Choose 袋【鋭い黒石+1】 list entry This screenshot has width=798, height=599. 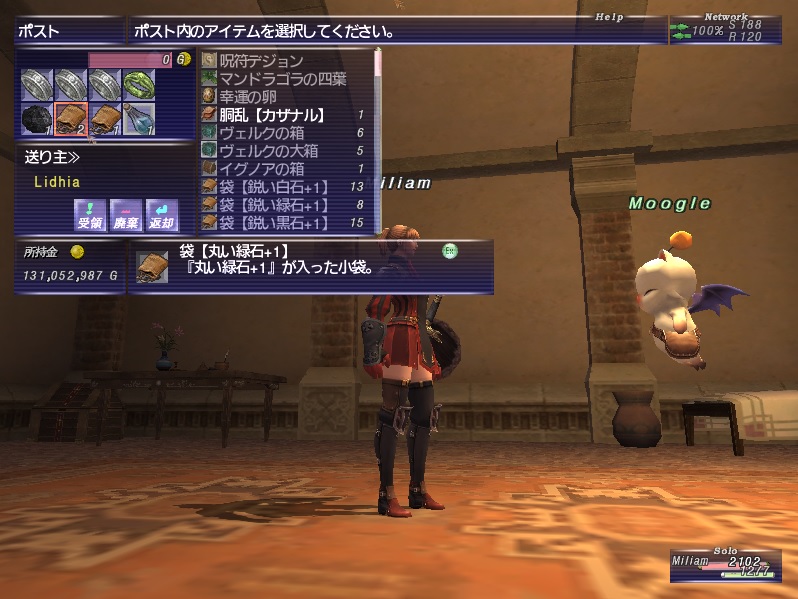coord(273,223)
